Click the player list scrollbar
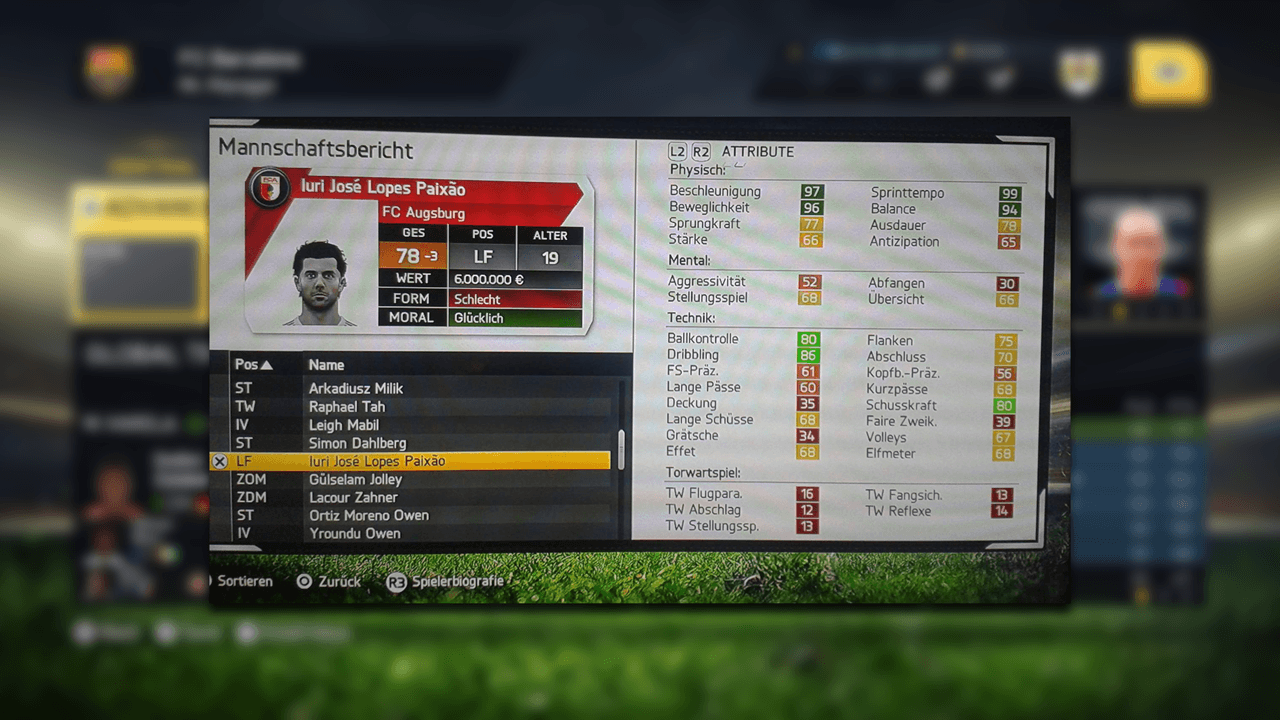The height and width of the screenshot is (720, 1280). tap(621, 448)
